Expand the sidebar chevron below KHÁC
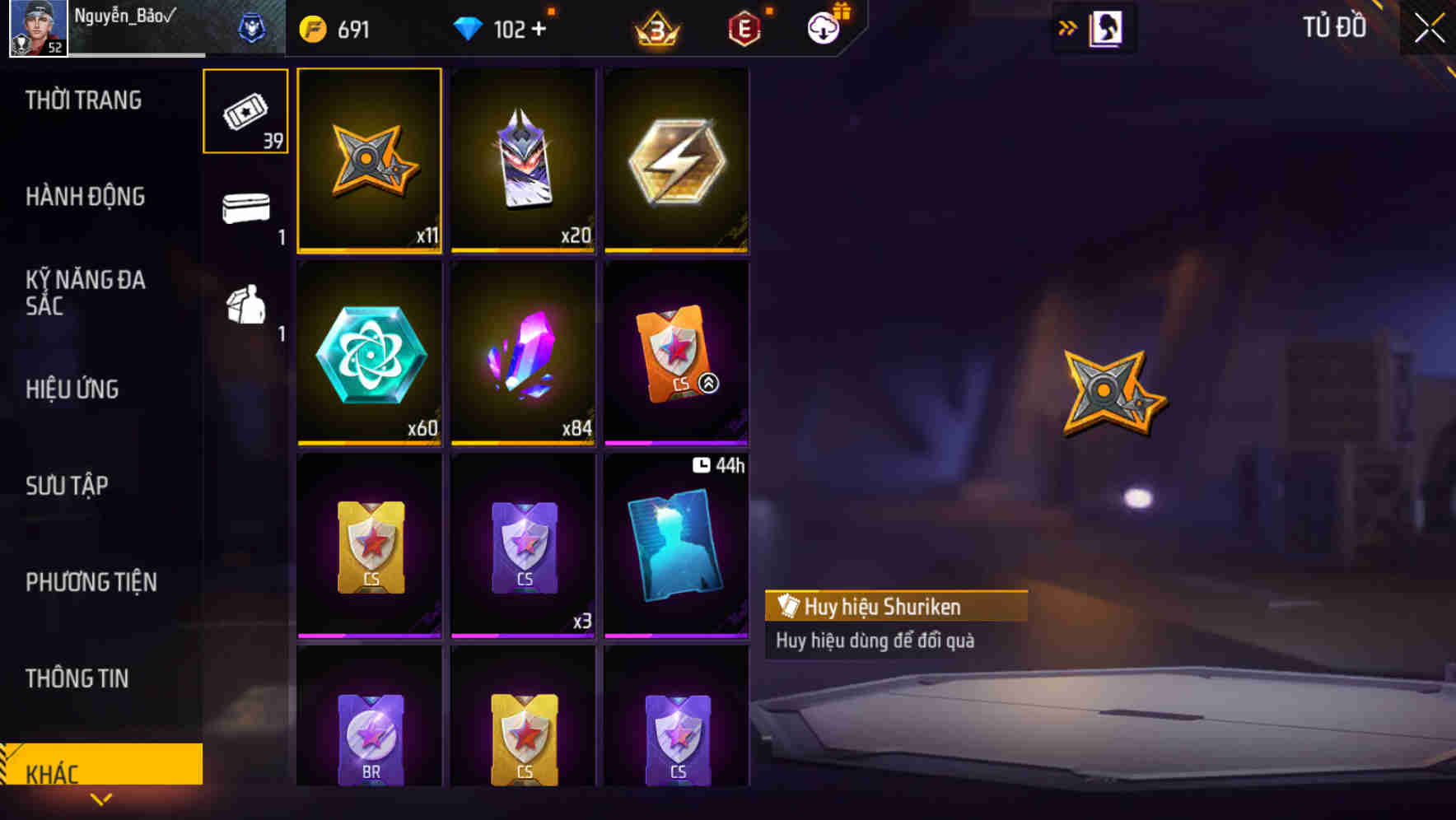This screenshot has width=1456, height=820. [102, 798]
